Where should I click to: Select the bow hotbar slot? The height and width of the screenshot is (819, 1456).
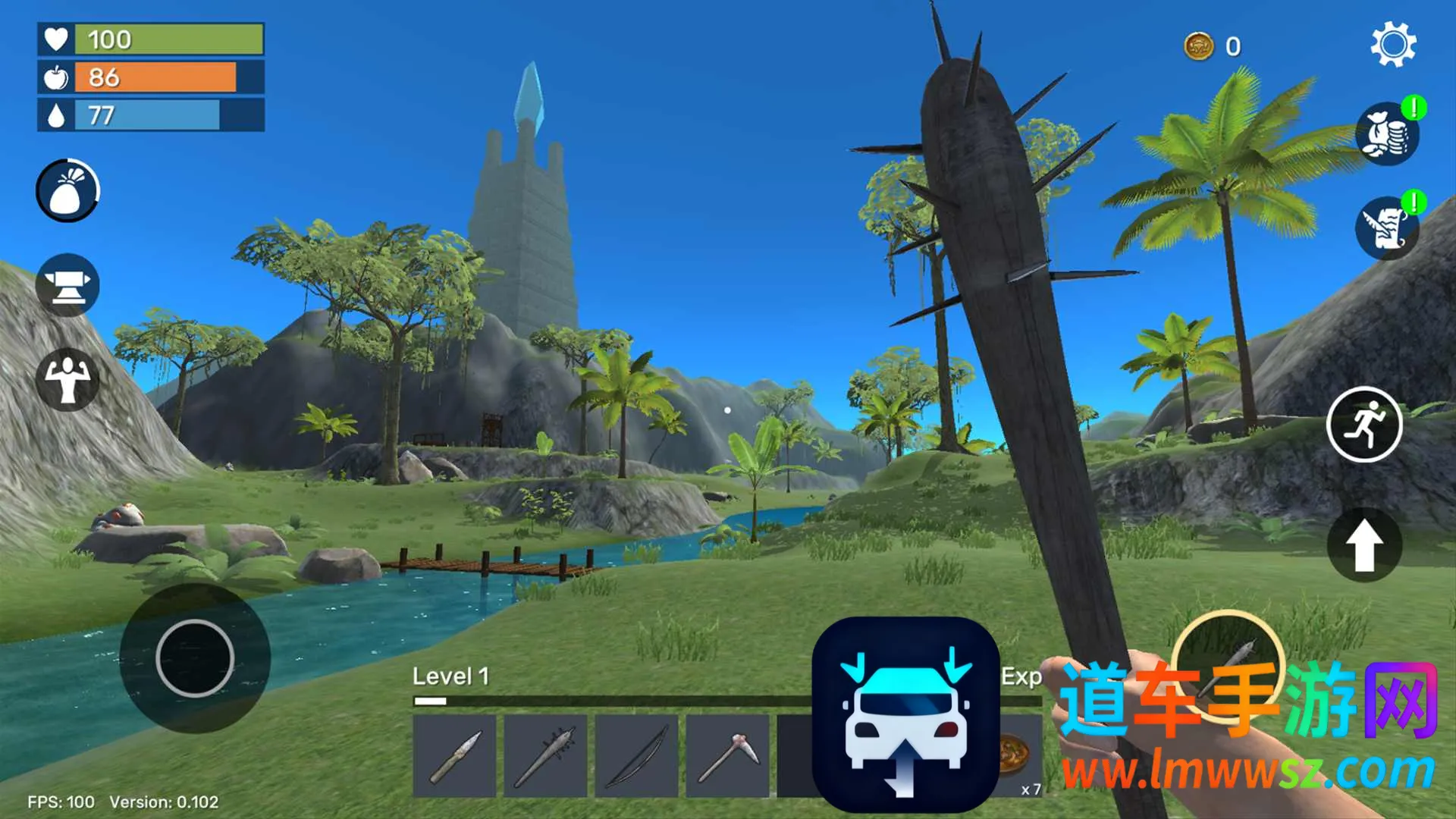637,756
